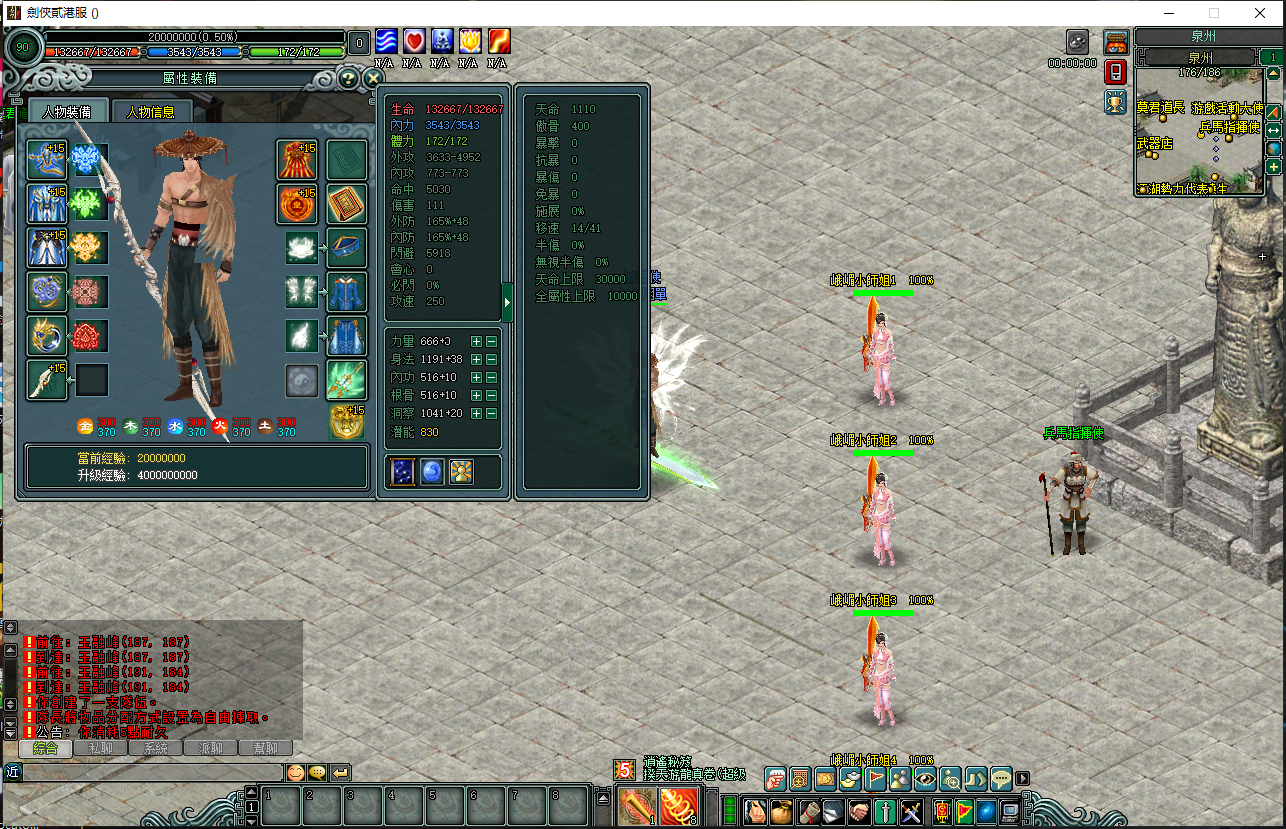The width and height of the screenshot is (1286, 829).
Task: Switch to the 人物信息 tab
Action: pos(150,112)
